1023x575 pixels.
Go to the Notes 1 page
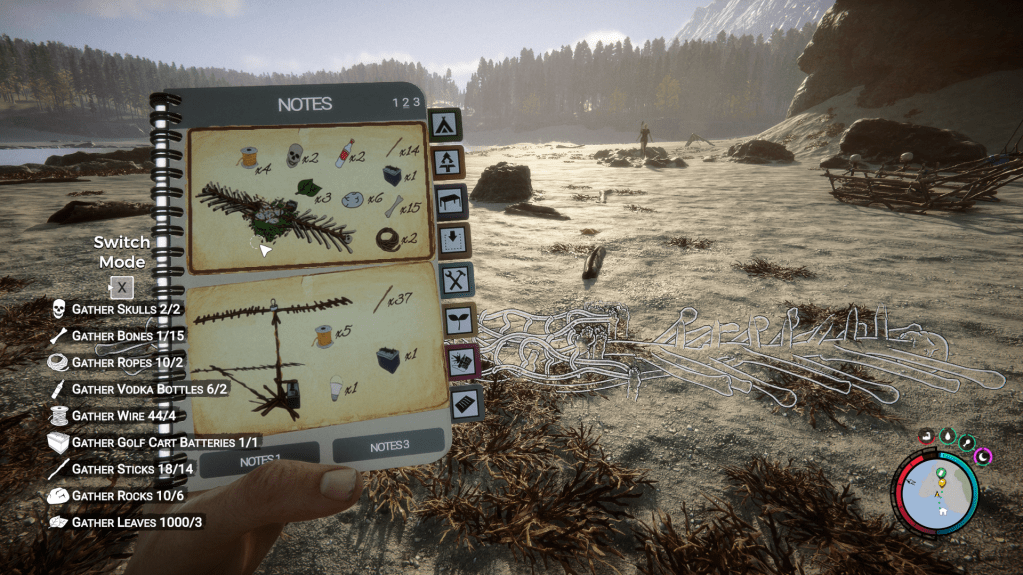(x=260, y=460)
